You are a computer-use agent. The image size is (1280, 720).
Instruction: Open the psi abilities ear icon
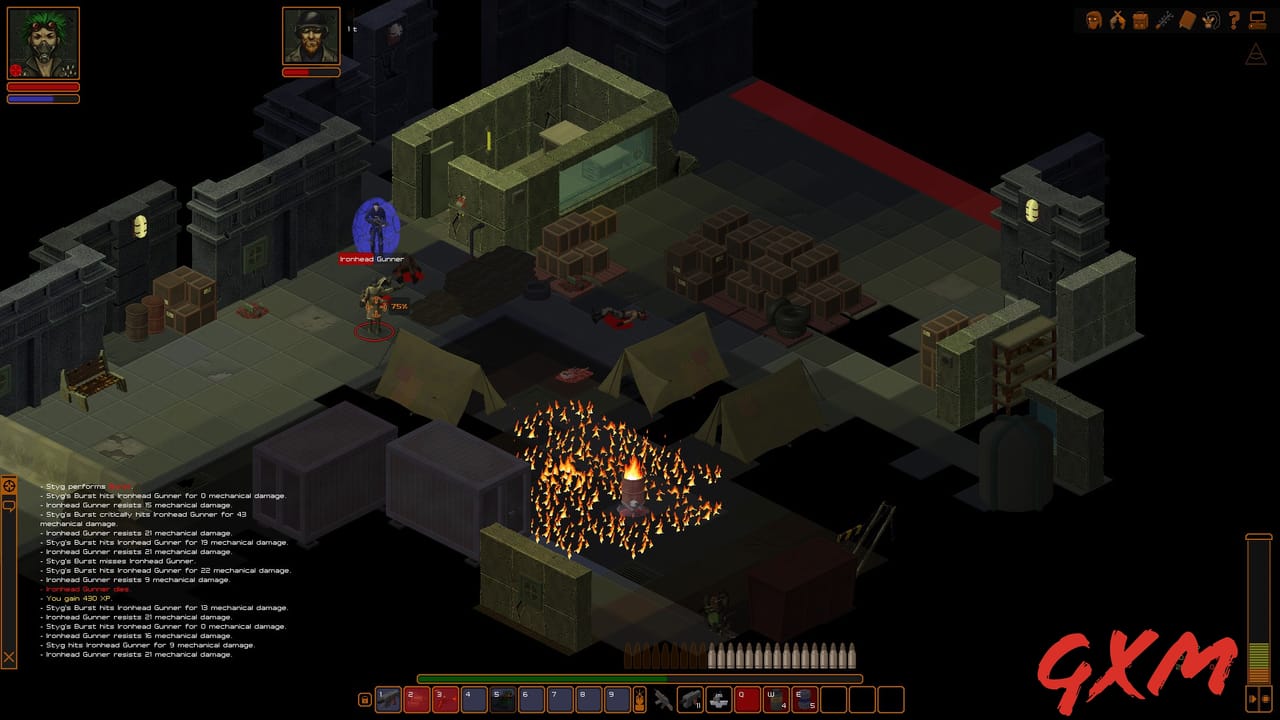pyautogui.click(x=1210, y=20)
